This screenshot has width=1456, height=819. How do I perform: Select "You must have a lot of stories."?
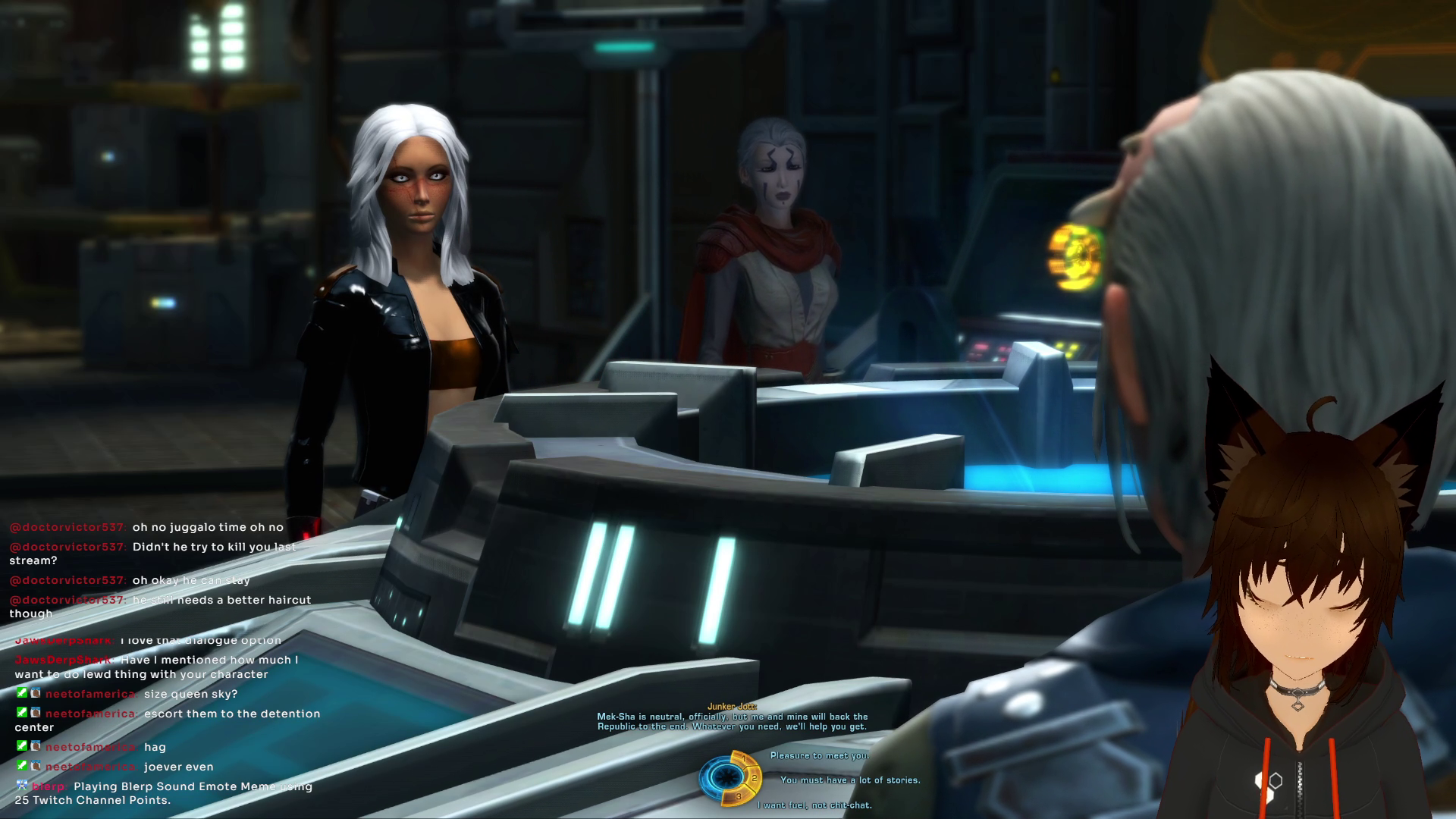coord(849,780)
